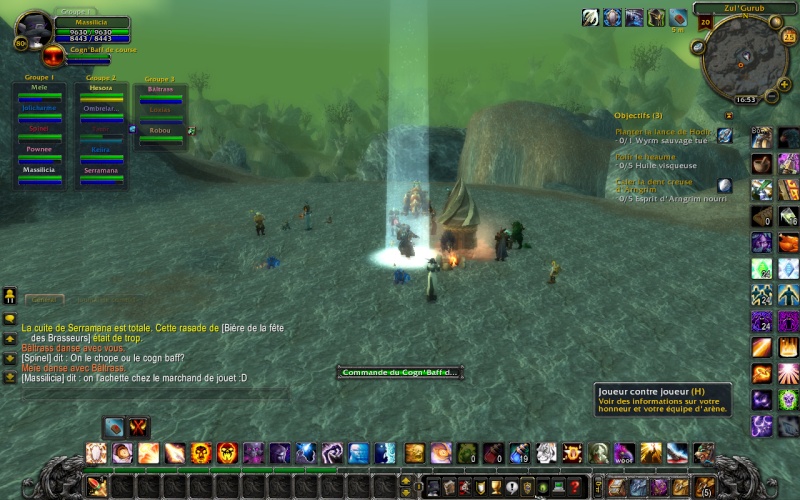The height and width of the screenshot is (500, 800).
Task: Select Robou in the raid frames
Action: [160, 131]
